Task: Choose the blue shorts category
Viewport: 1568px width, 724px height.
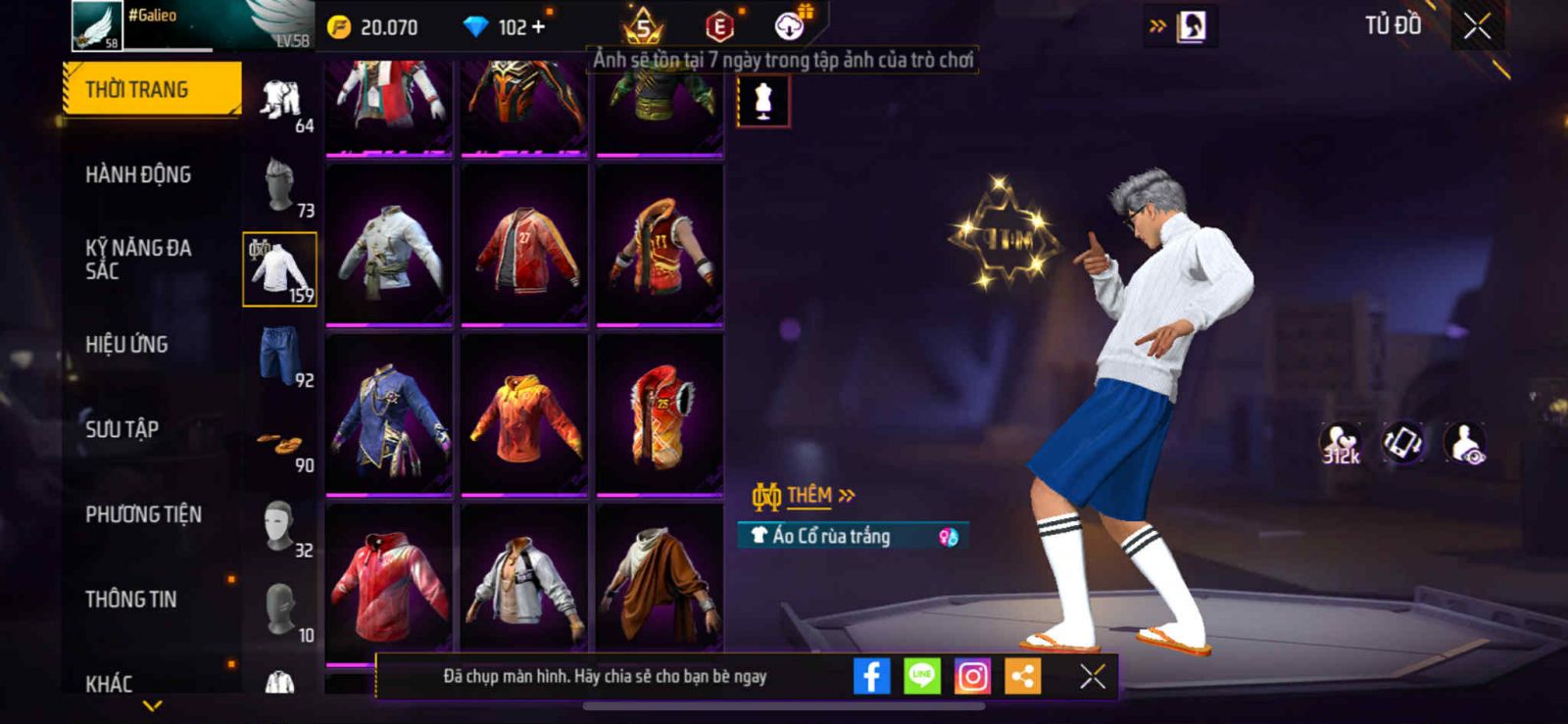Action: tap(280, 356)
